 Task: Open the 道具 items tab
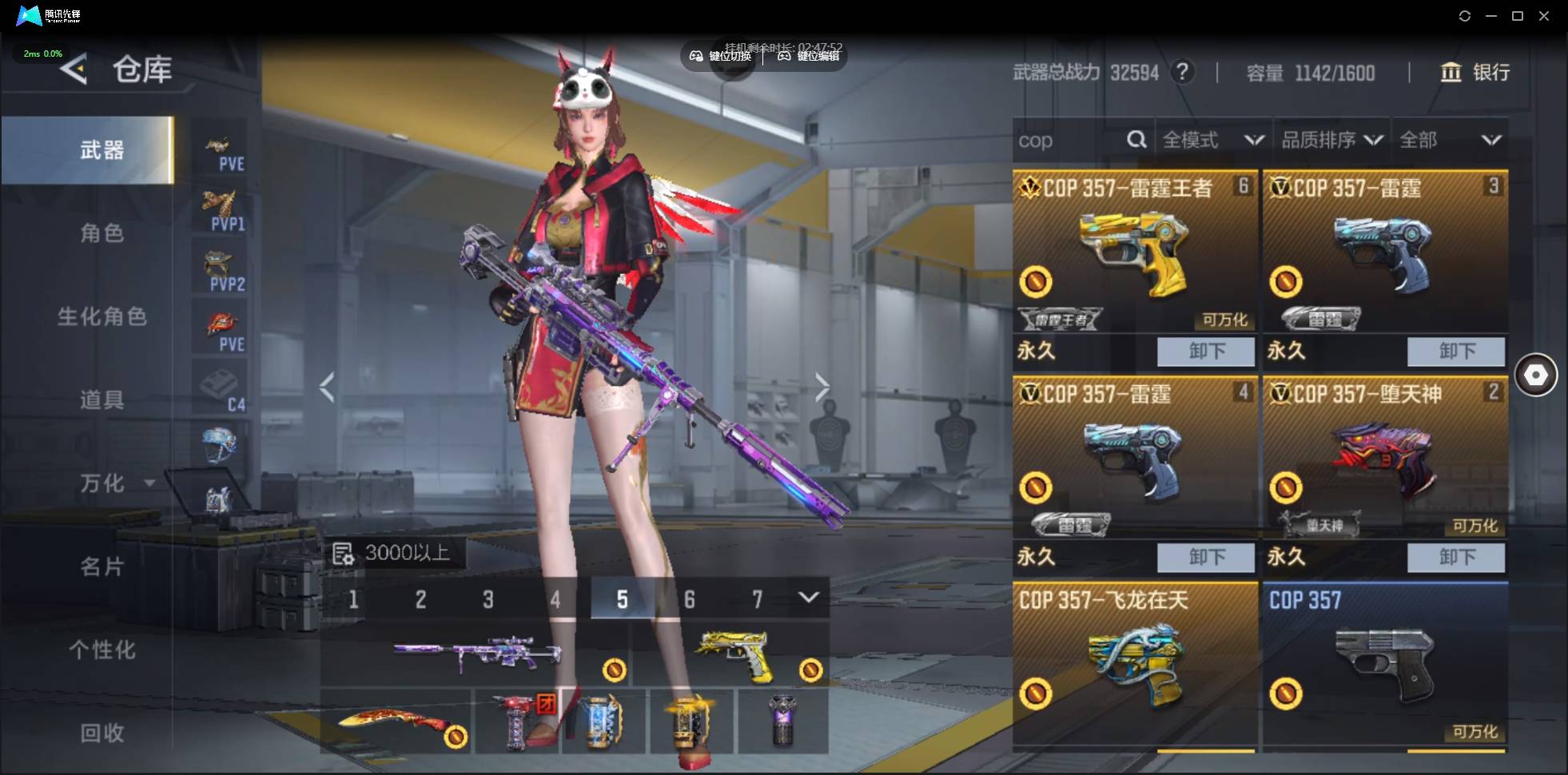[101, 399]
